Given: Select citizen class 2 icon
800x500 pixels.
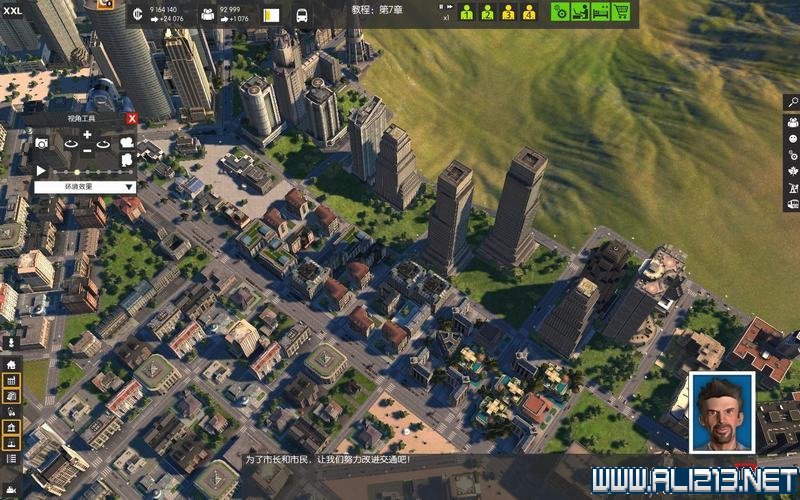Looking at the screenshot, I should 487,13.
